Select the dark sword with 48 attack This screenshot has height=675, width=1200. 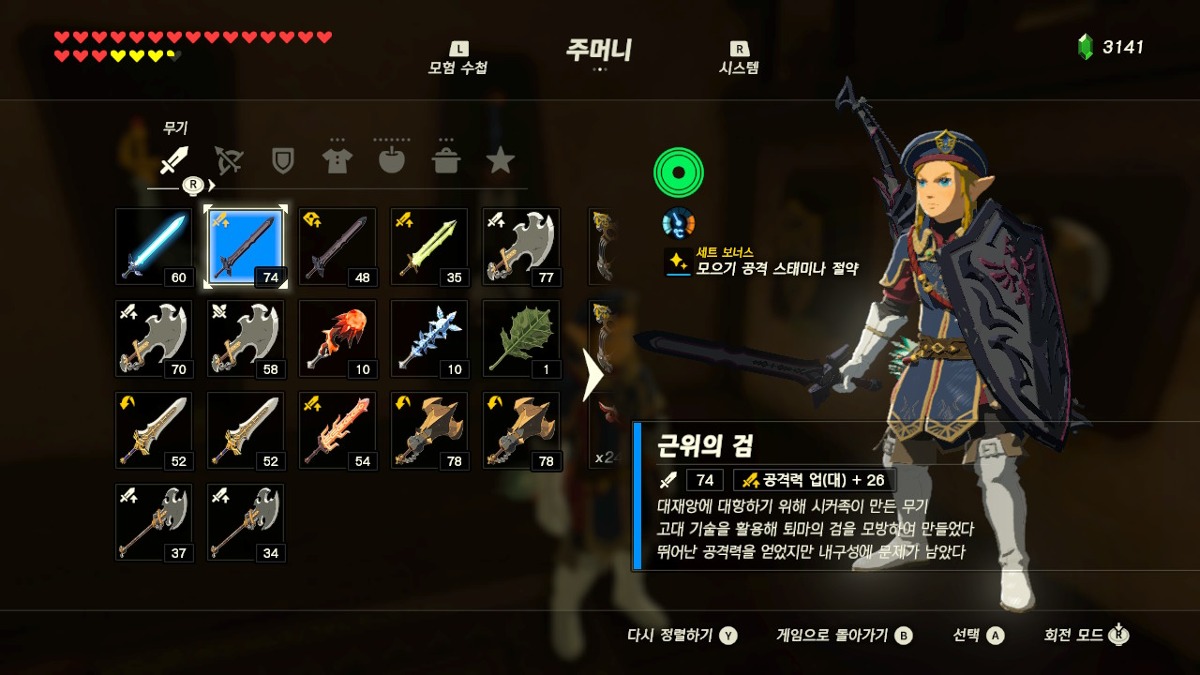pyautogui.click(x=337, y=247)
